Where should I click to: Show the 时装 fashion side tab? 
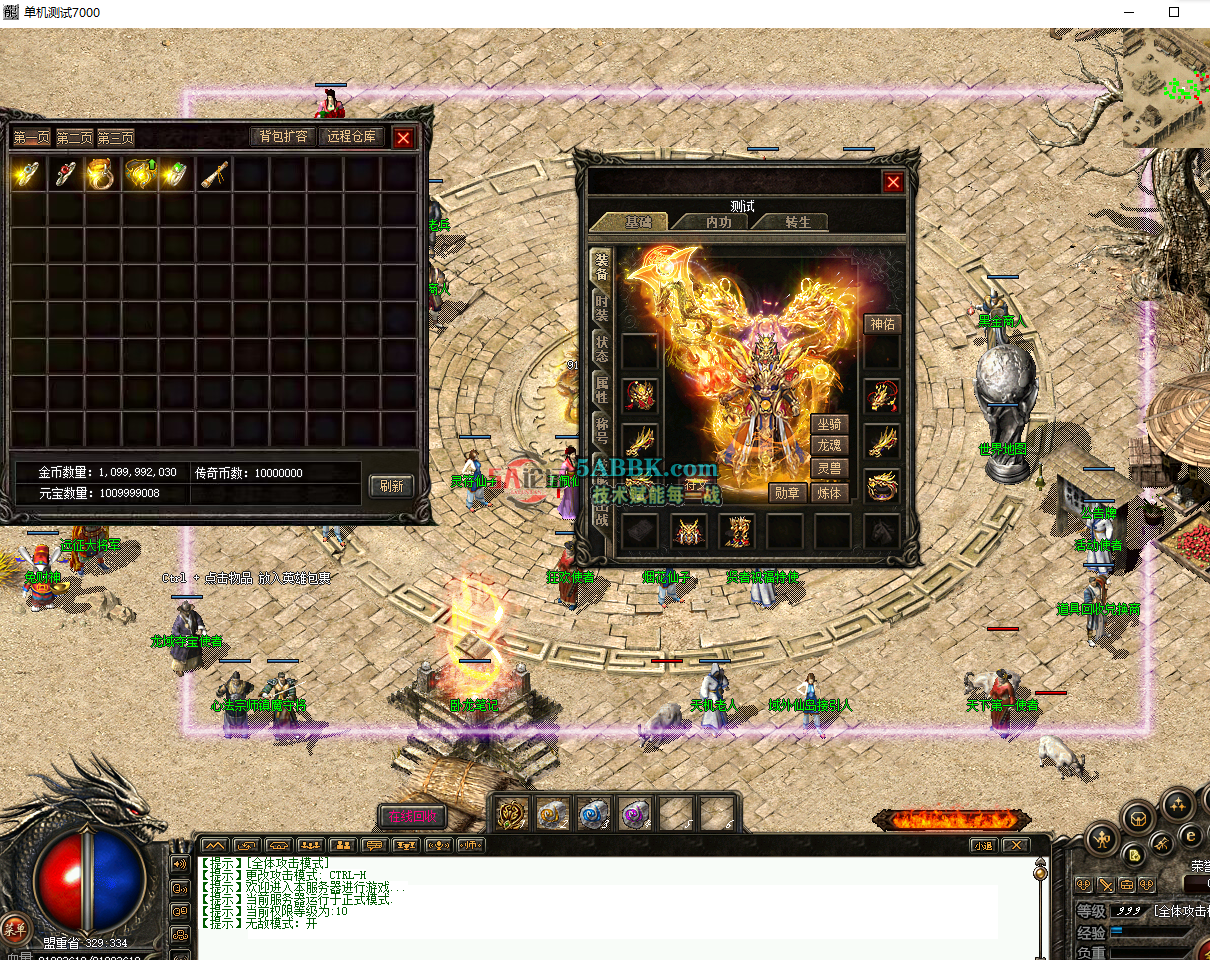tap(601, 307)
